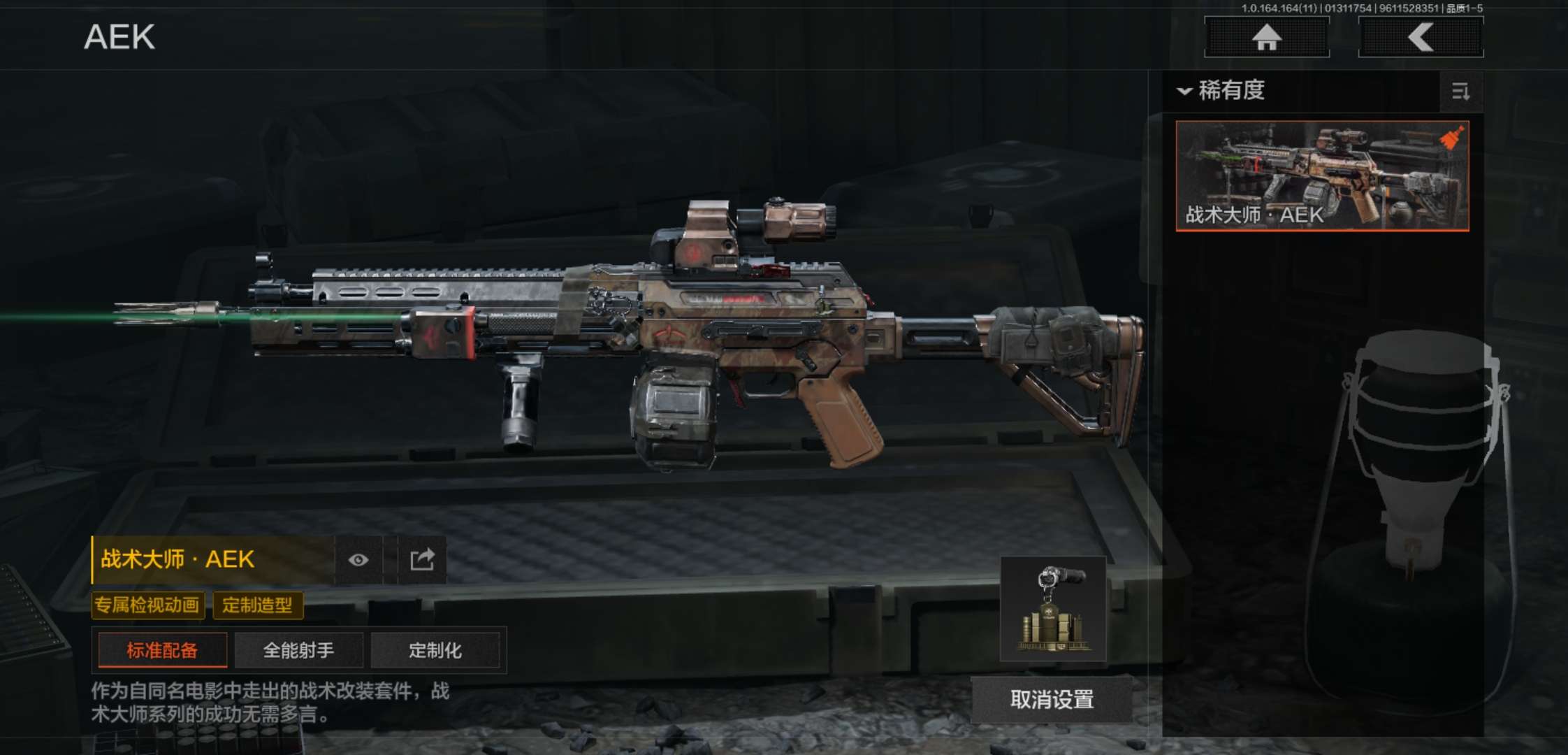
Task: Toggle the sort order icon
Action: pyautogui.click(x=1460, y=92)
